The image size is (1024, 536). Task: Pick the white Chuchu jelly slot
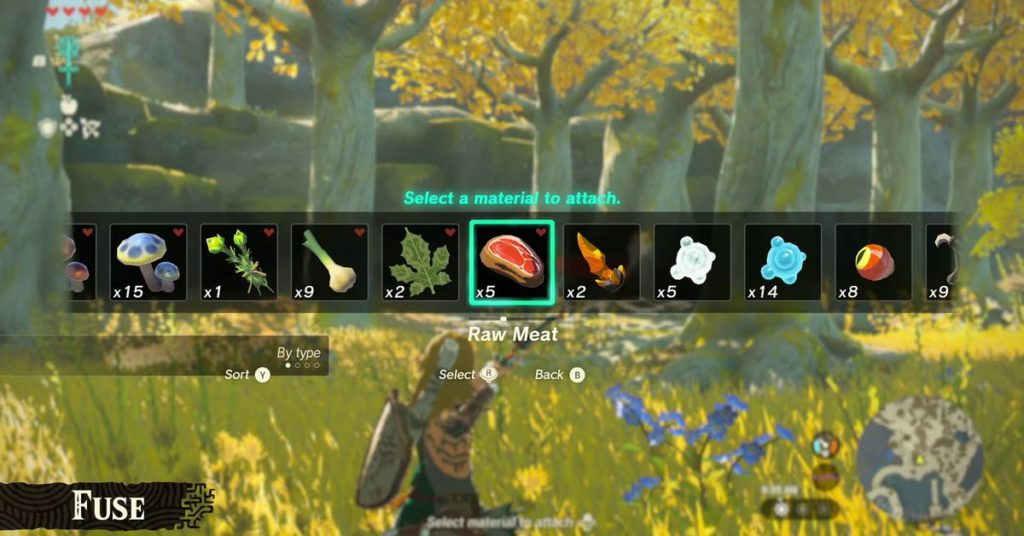(x=692, y=262)
